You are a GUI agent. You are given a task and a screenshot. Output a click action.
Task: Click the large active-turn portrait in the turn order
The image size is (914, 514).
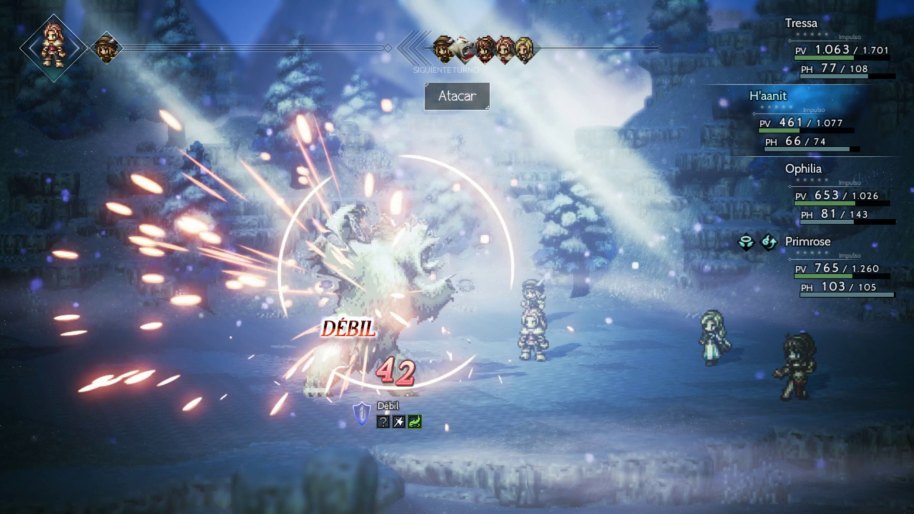[x=49, y=44]
